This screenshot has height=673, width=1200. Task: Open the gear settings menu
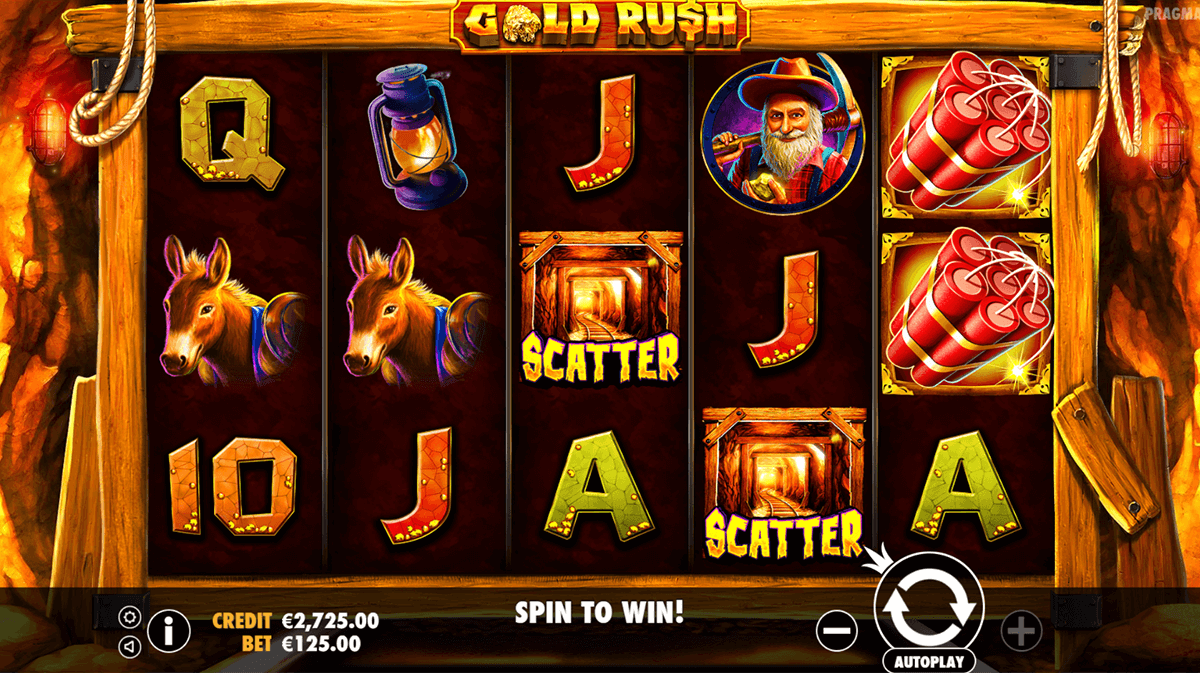129,615
